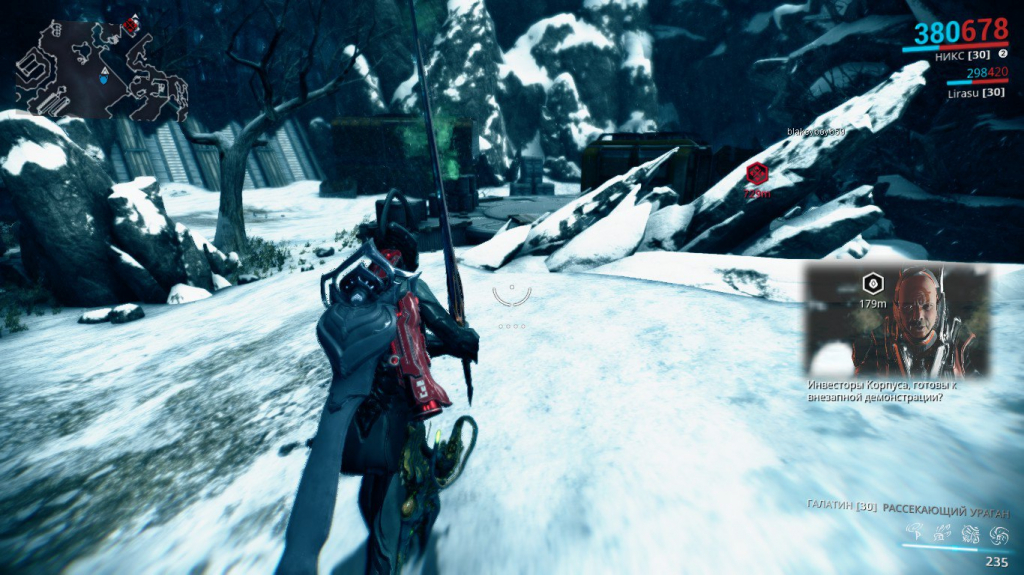Activate the Psychic Bolts ability icon
The height and width of the screenshot is (575, 1024).
click(x=943, y=534)
